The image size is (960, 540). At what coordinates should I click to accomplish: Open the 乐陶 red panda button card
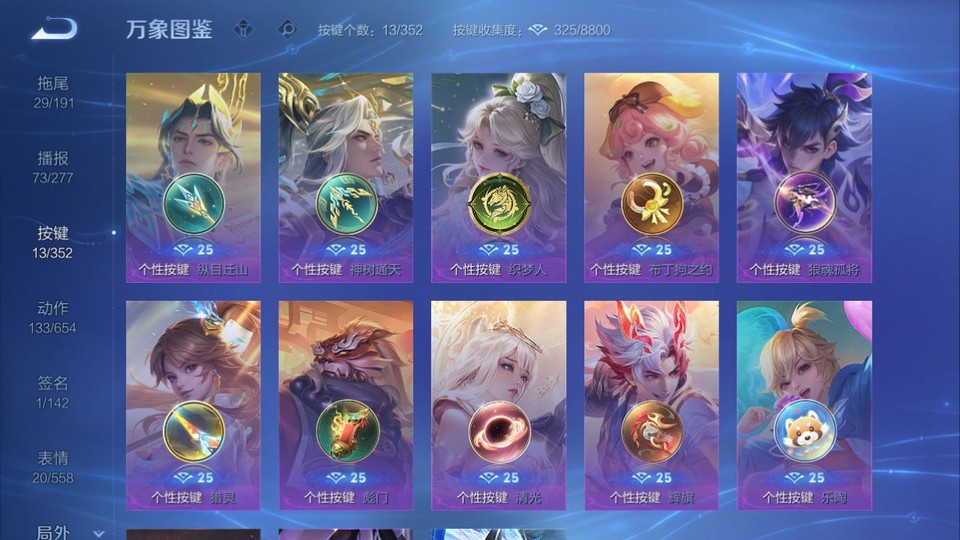pyautogui.click(x=804, y=405)
